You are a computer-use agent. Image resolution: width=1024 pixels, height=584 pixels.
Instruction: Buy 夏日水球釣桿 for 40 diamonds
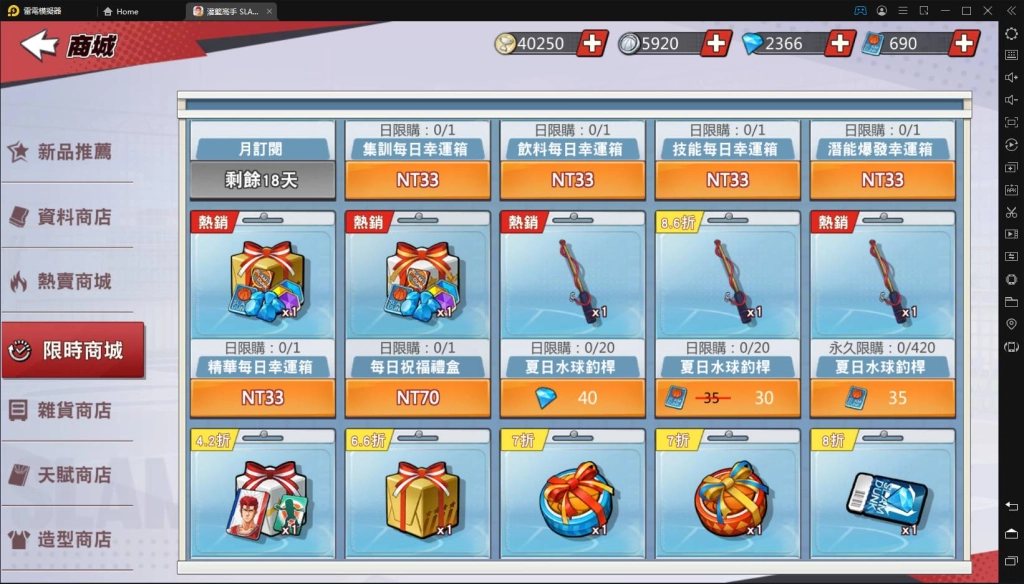tap(572, 397)
